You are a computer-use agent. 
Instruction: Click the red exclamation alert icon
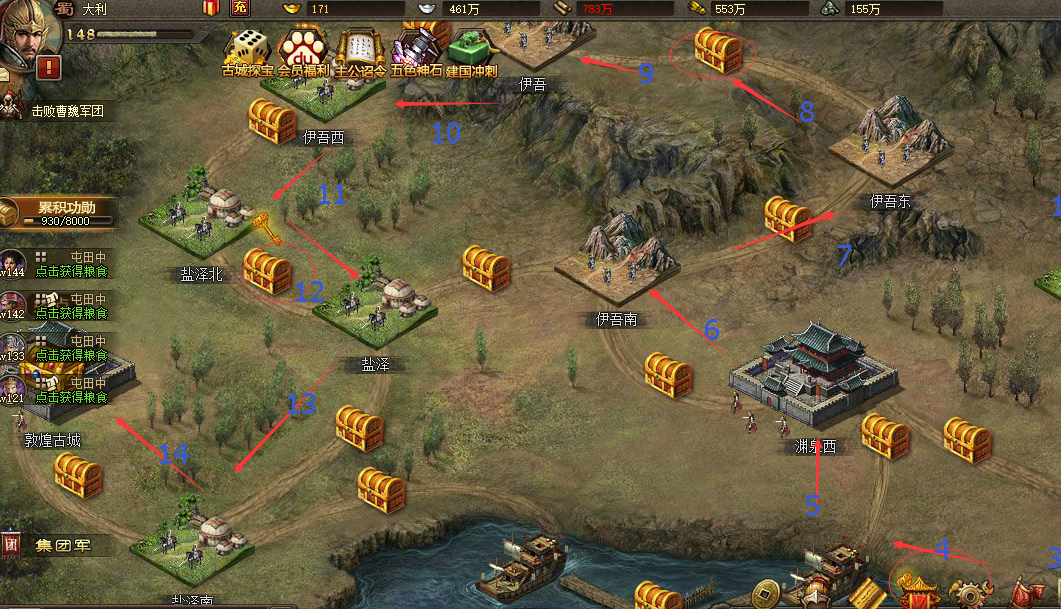click(50, 68)
